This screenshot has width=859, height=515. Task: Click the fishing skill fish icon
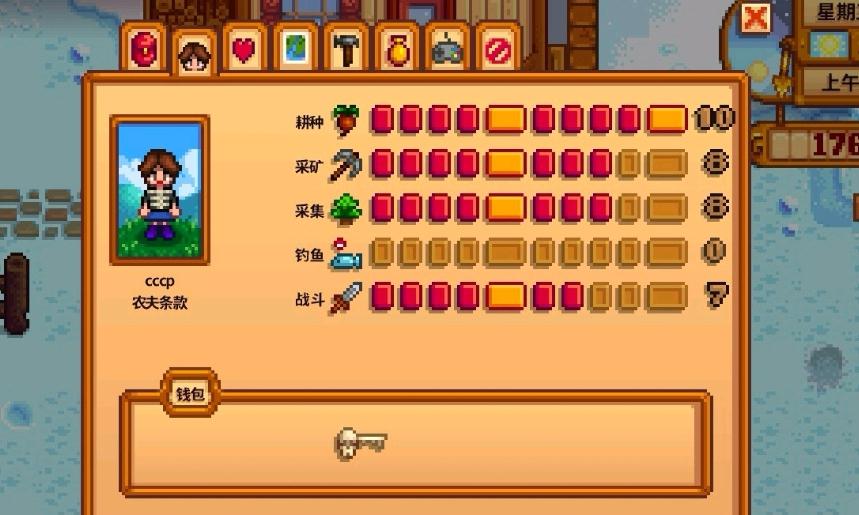(346, 253)
